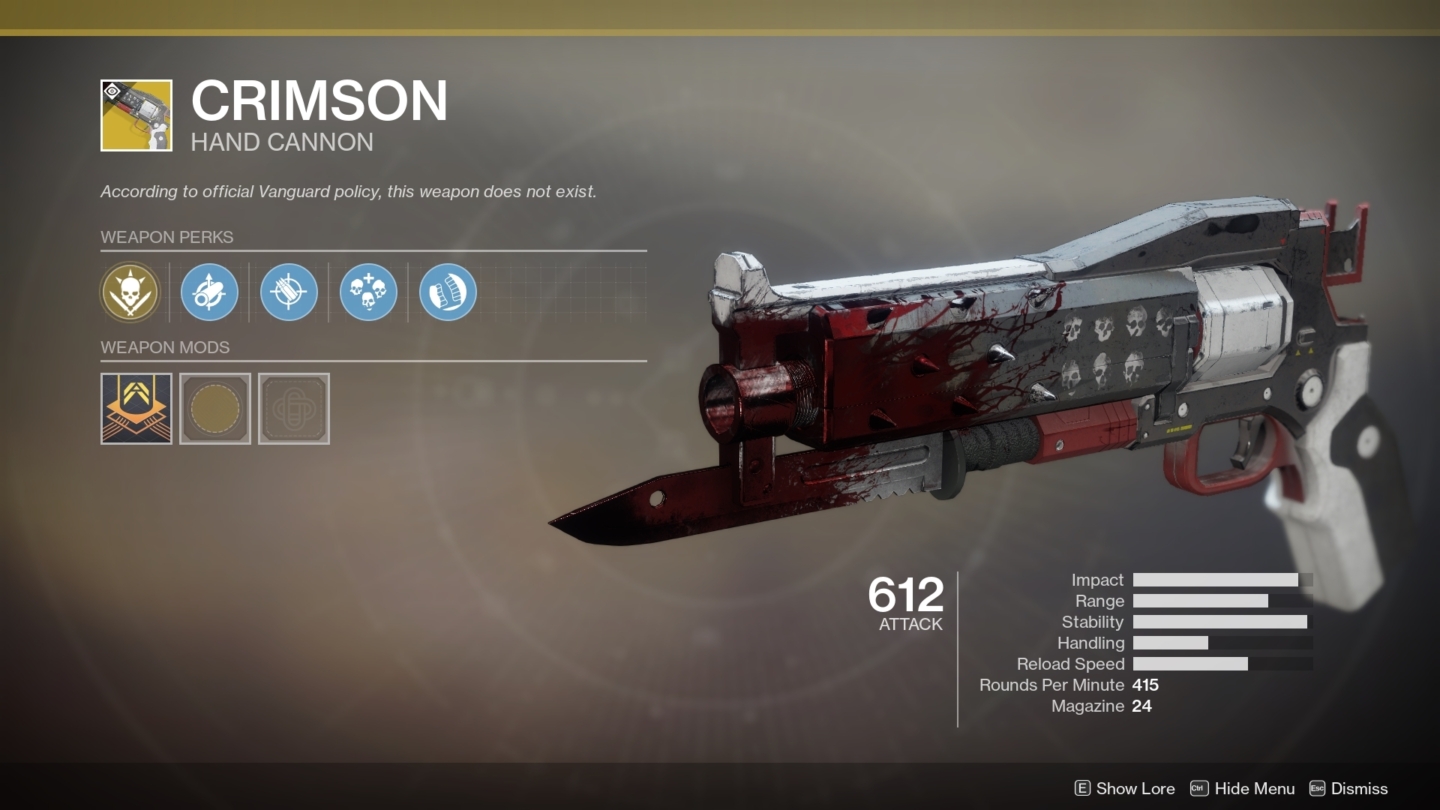The width and height of the screenshot is (1440, 810).
Task: Select the rightmost magazine perk icon
Action: 447,291
